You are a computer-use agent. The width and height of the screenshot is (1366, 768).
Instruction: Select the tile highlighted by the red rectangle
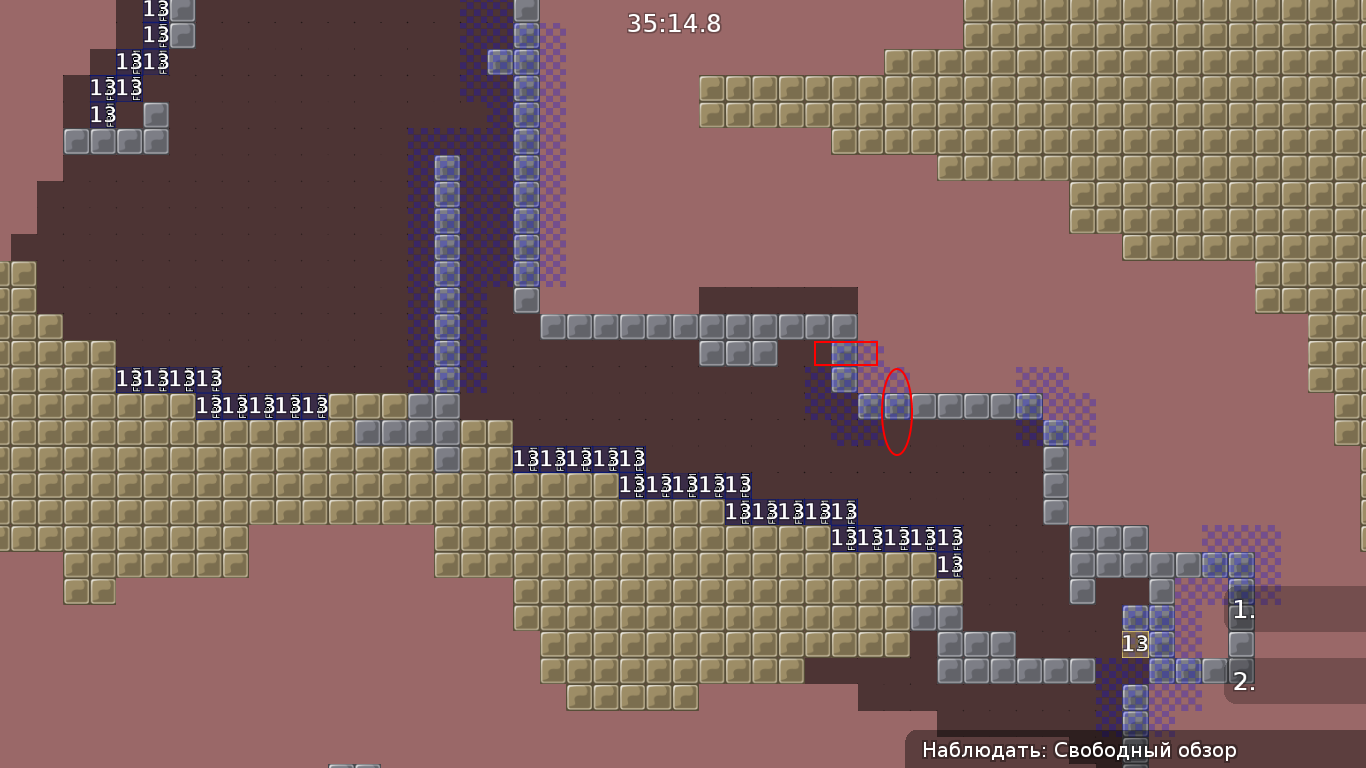pyautogui.click(x=846, y=352)
